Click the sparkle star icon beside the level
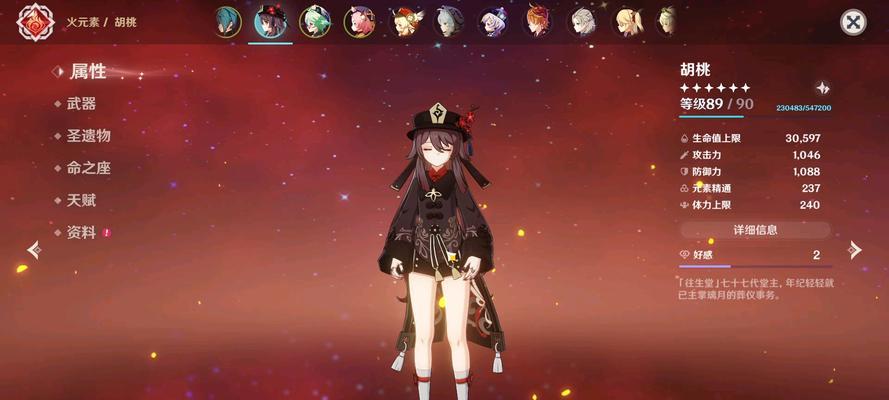 pyautogui.click(x=822, y=88)
